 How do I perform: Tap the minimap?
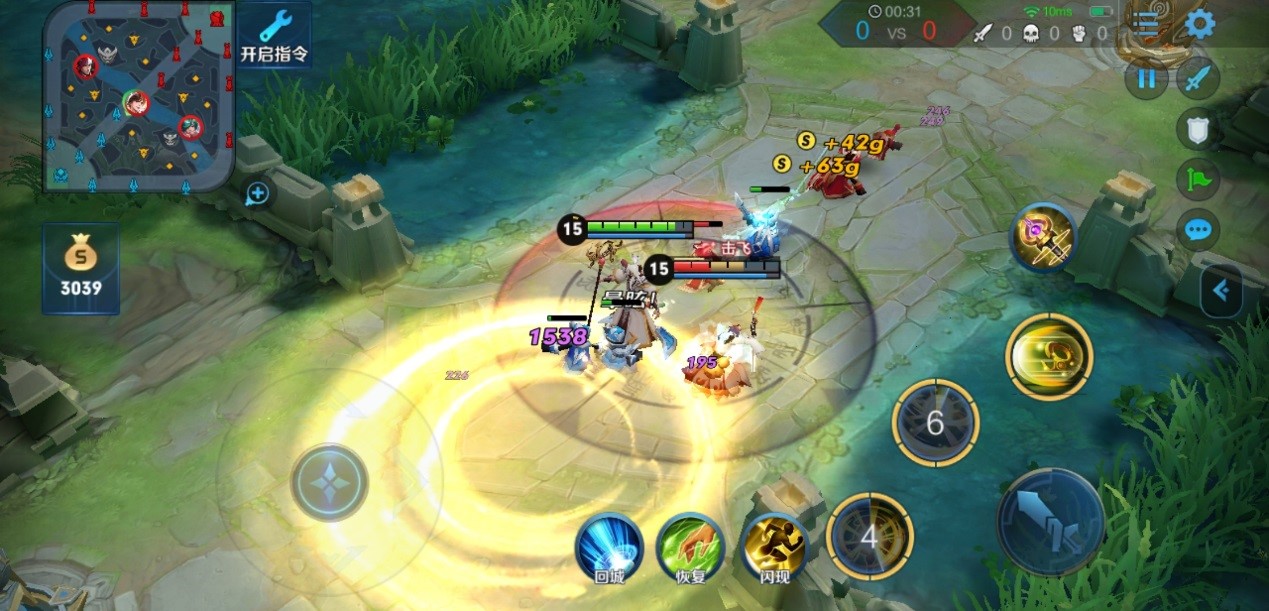click(139, 96)
